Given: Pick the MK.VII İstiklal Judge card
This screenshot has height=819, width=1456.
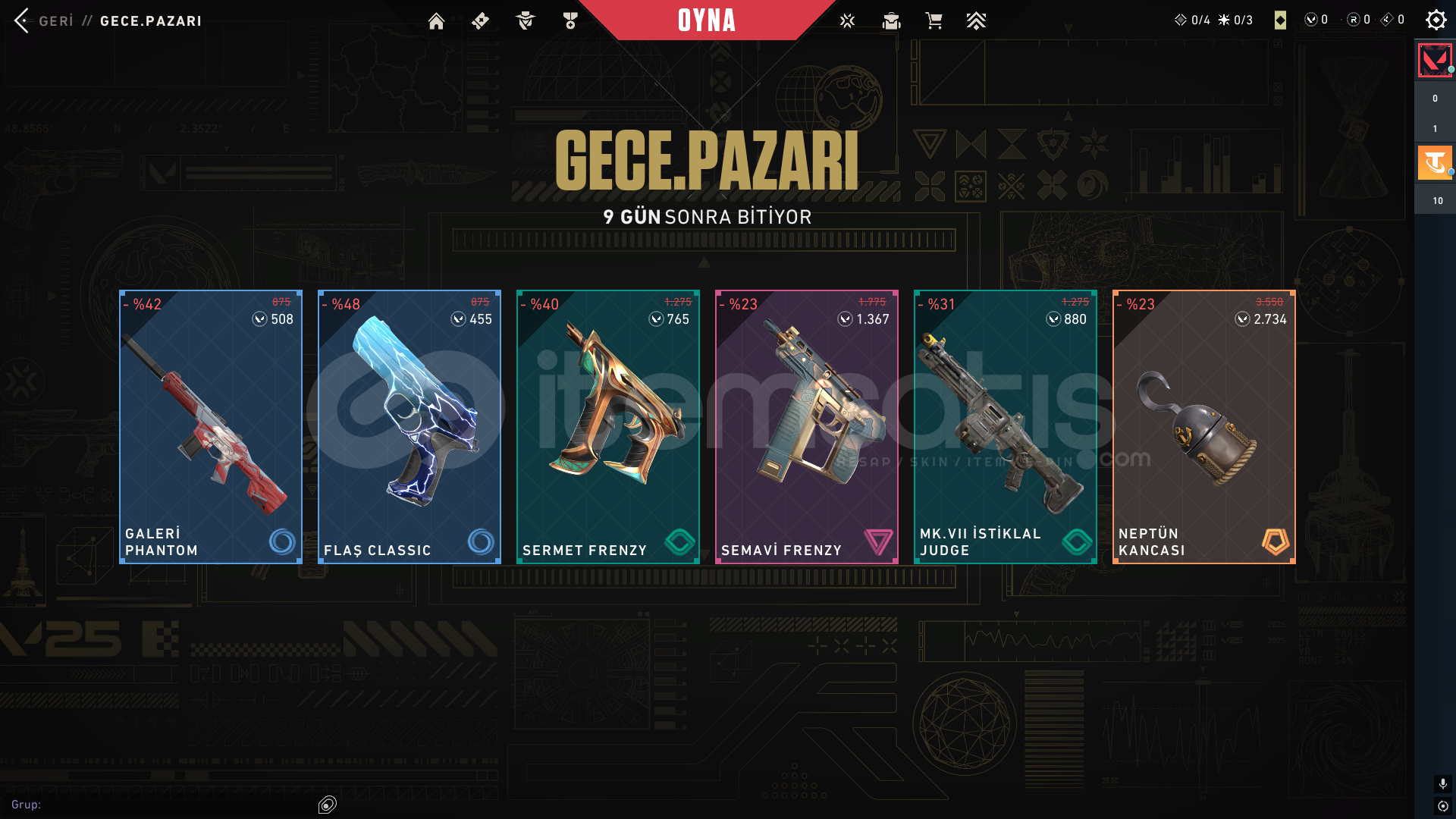Looking at the screenshot, I should coord(1006,427).
